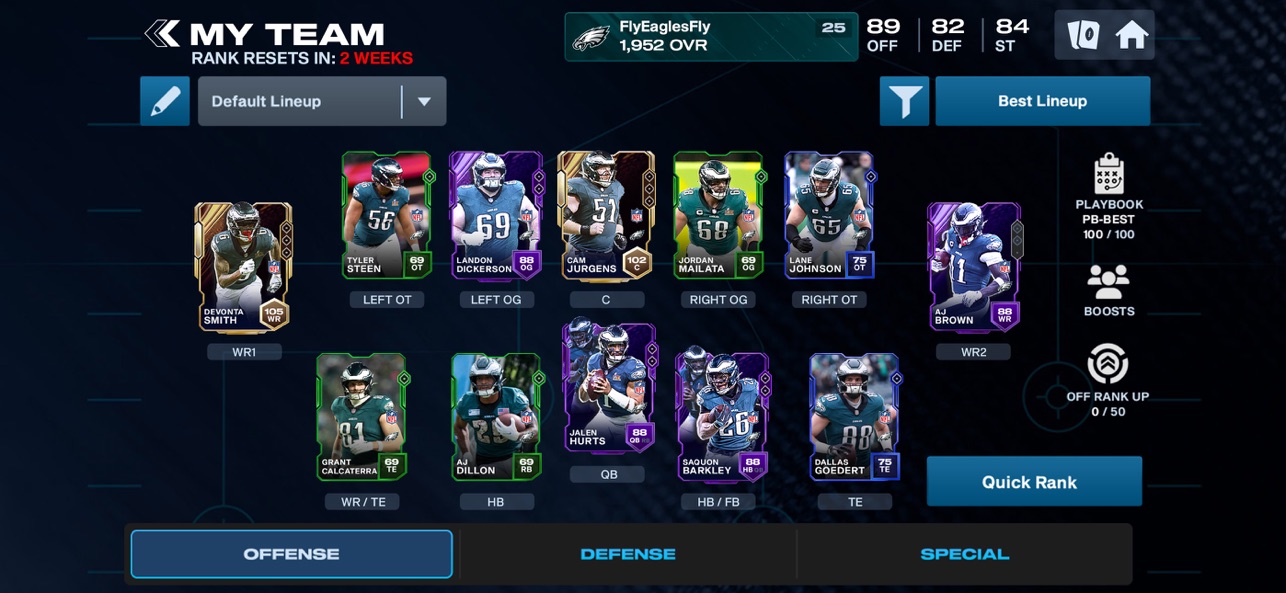Open Off Rank Up progress
The image size is (1286, 593).
click(x=1108, y=380)
